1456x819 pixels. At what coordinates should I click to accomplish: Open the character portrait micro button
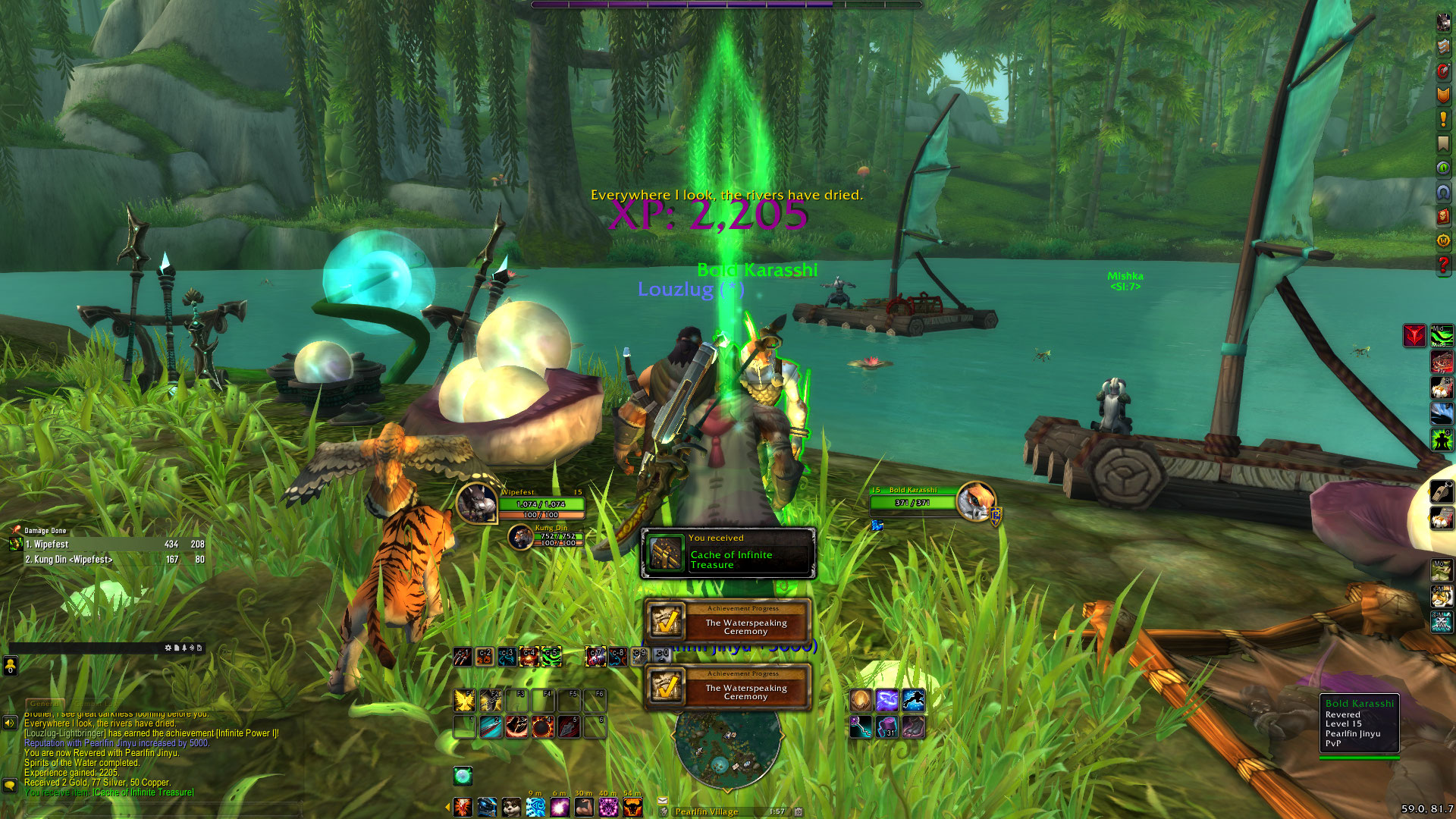click(1443, 23)
